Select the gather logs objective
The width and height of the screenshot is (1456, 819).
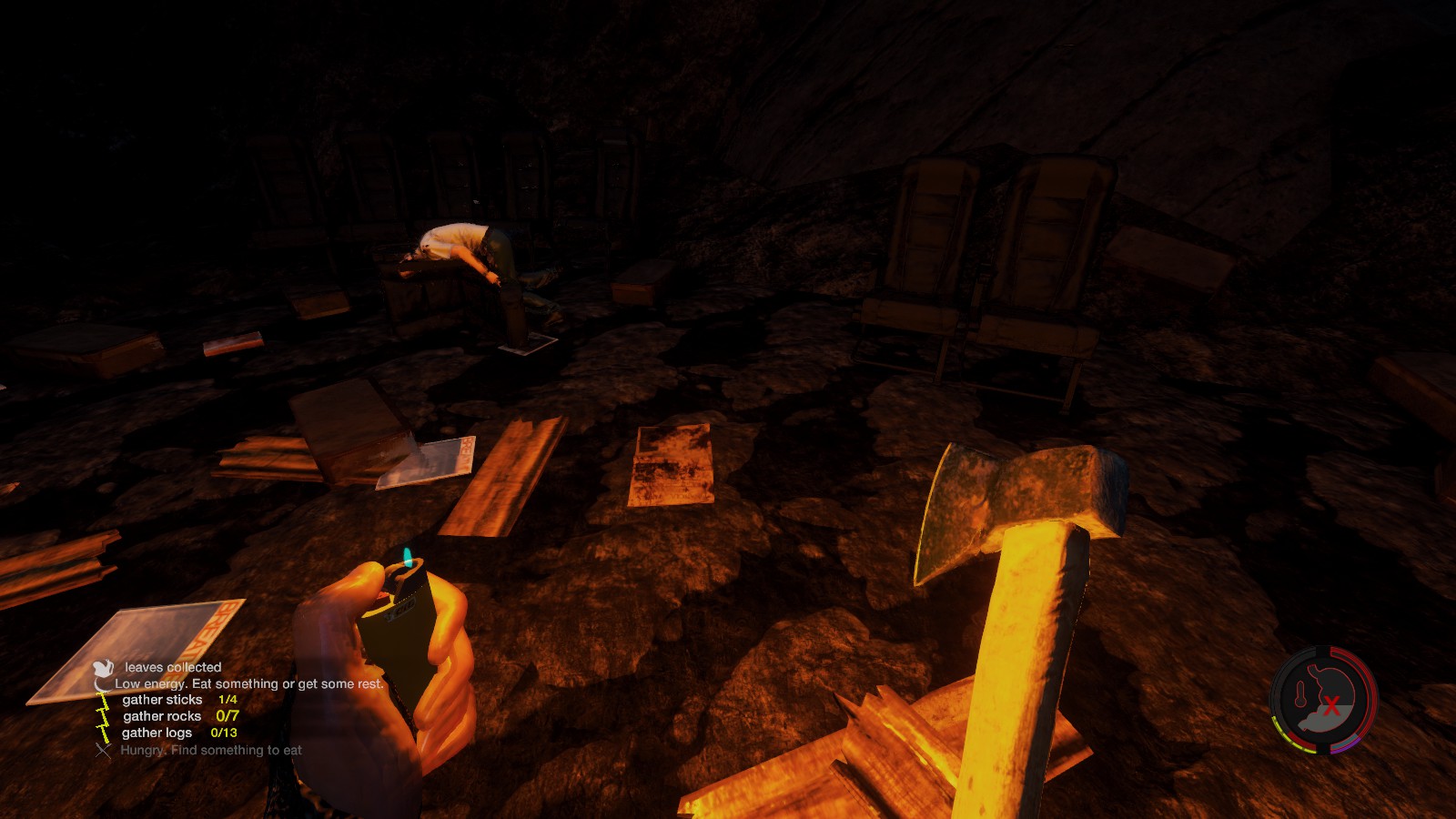click(157, 733)
